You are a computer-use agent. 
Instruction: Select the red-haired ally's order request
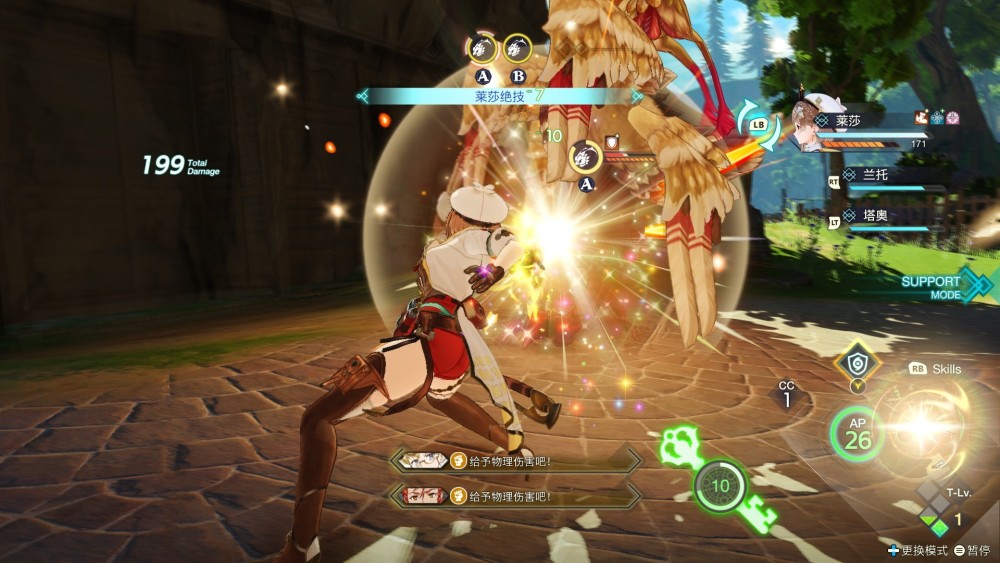pos(514,496)
